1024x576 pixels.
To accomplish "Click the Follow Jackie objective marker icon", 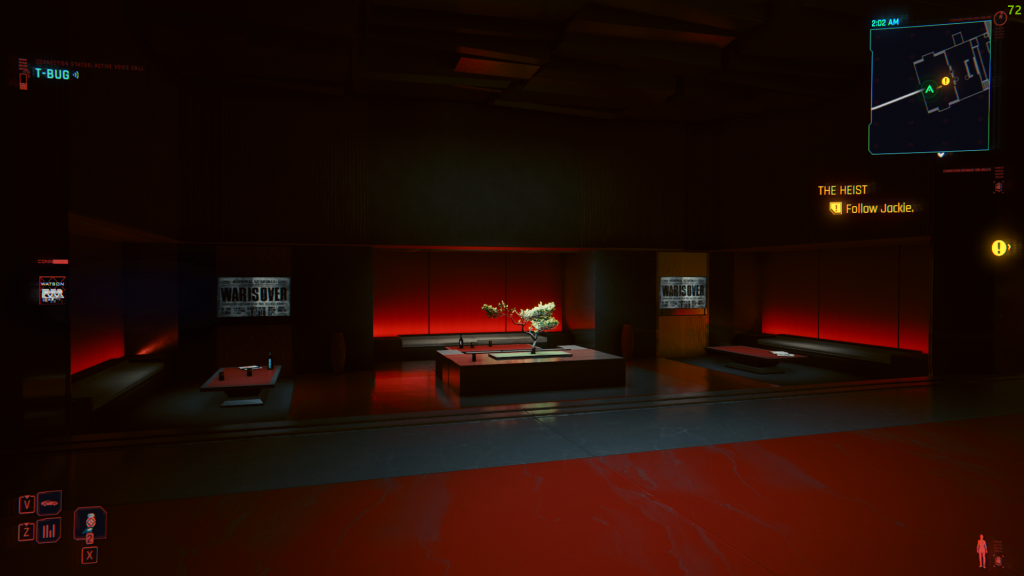I will (835, 208).
